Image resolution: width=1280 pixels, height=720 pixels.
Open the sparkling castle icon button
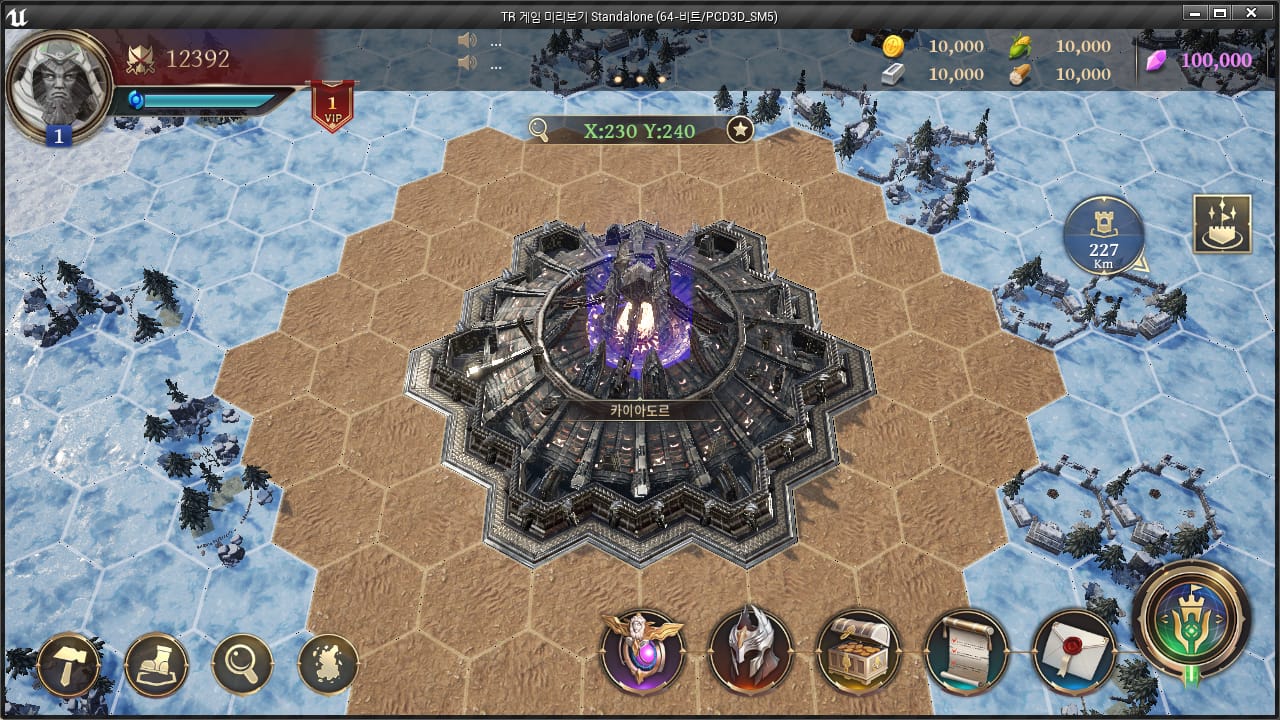coord(1222,224)
